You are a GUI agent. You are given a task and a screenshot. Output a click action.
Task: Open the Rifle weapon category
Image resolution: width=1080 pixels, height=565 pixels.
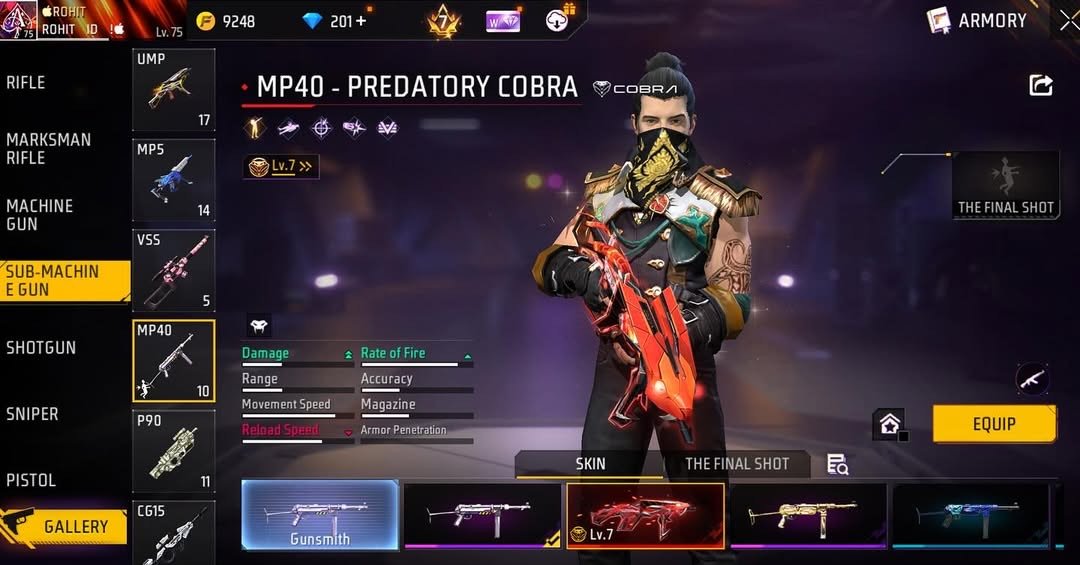pos(26,83)
